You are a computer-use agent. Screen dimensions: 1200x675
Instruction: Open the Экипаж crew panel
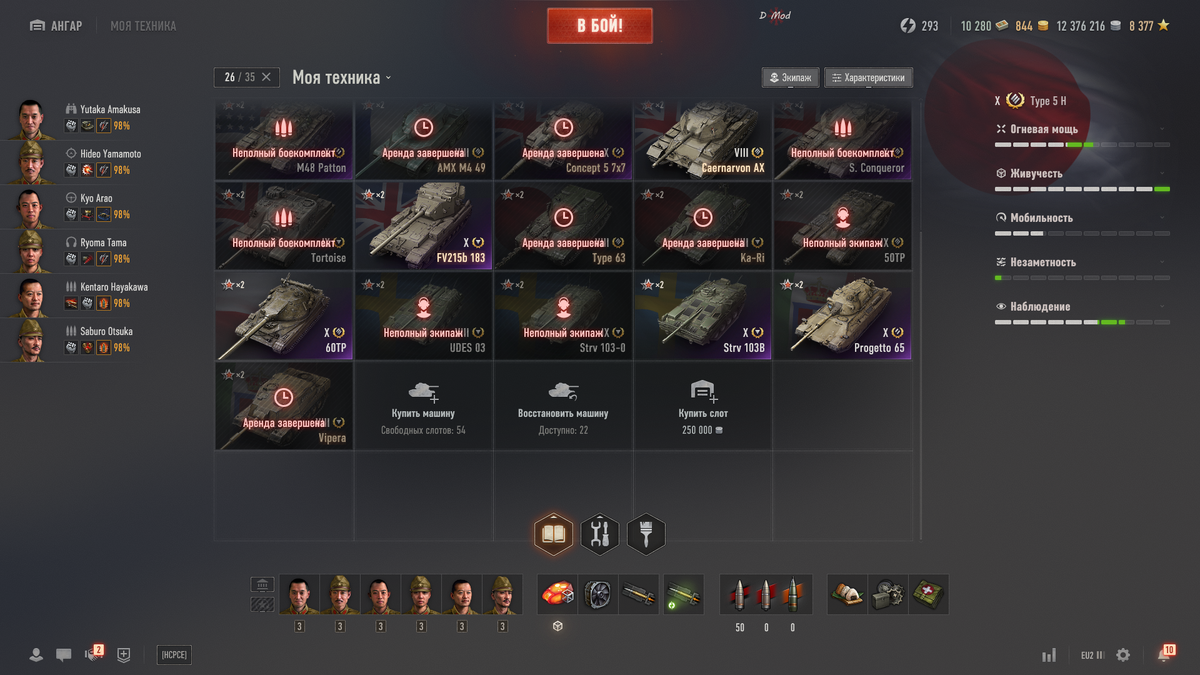(790, 78)
